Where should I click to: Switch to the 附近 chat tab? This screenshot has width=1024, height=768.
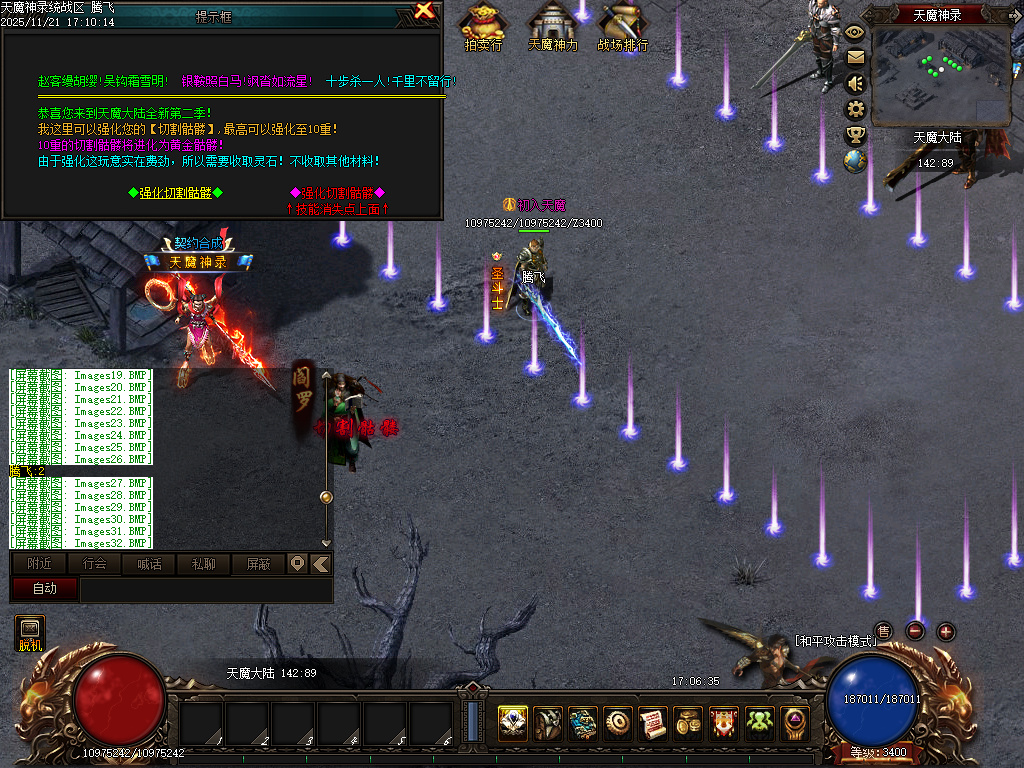[x=40, y=564]
